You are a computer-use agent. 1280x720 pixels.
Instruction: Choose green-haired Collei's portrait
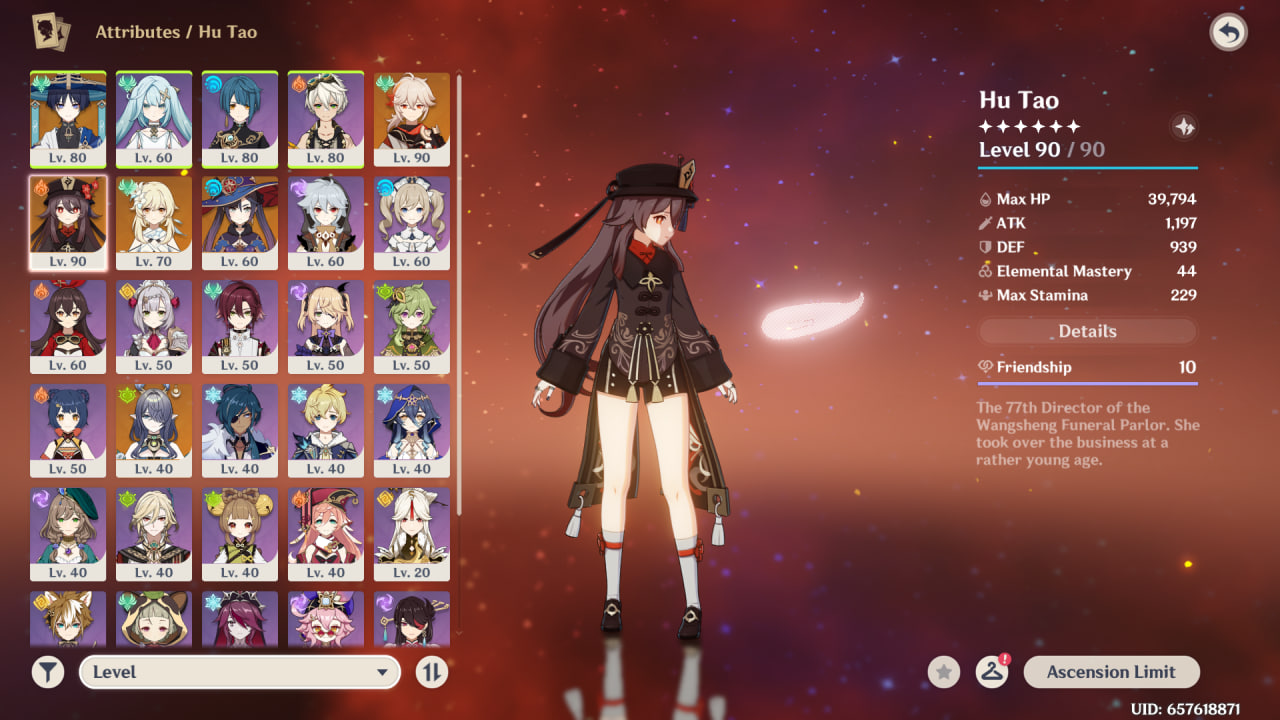[x=412, y=327]
